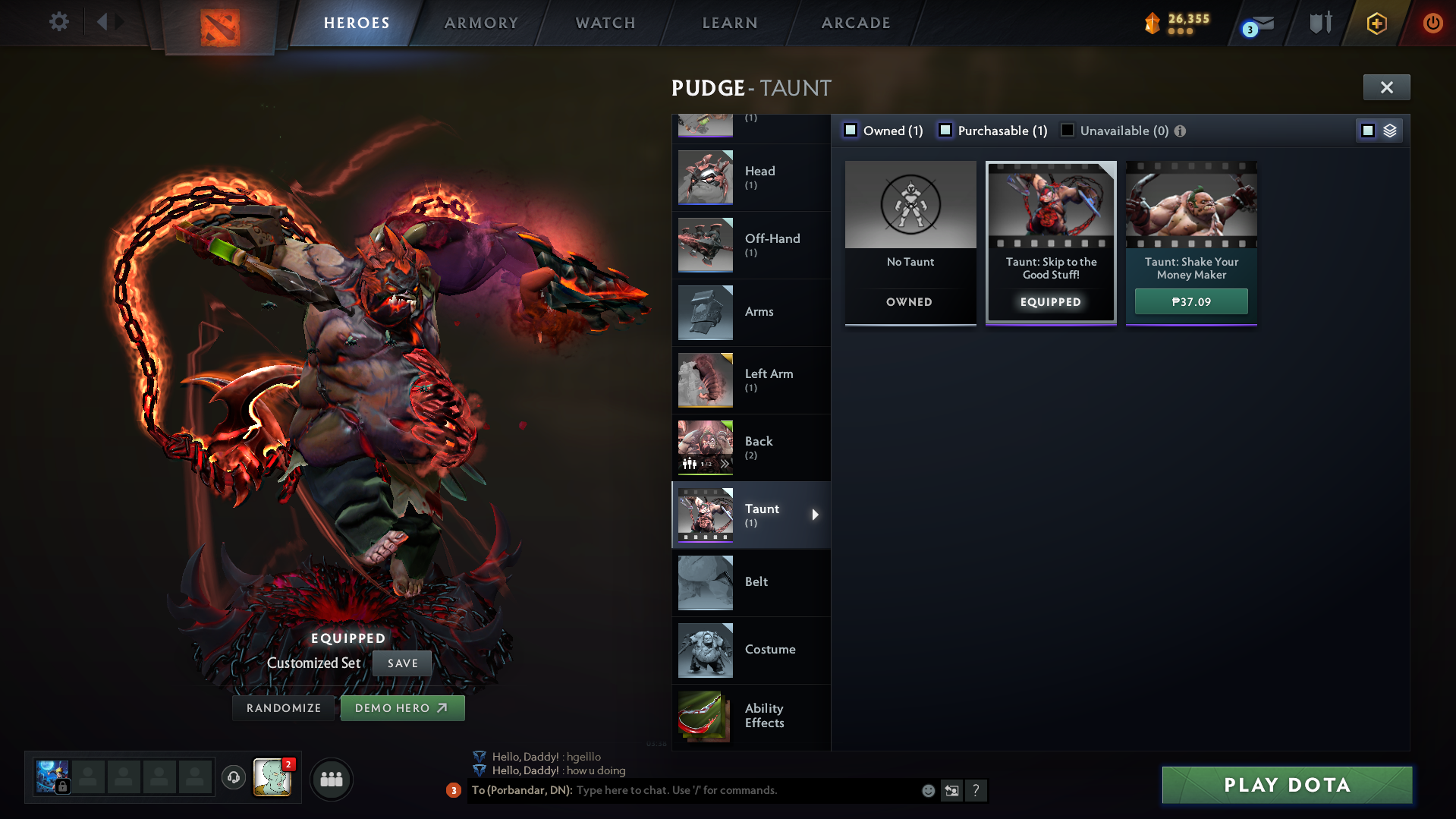The width and height of the screenshot is (1456, 819).
Task: Open the settings gear icon
Action: [58, 22]
